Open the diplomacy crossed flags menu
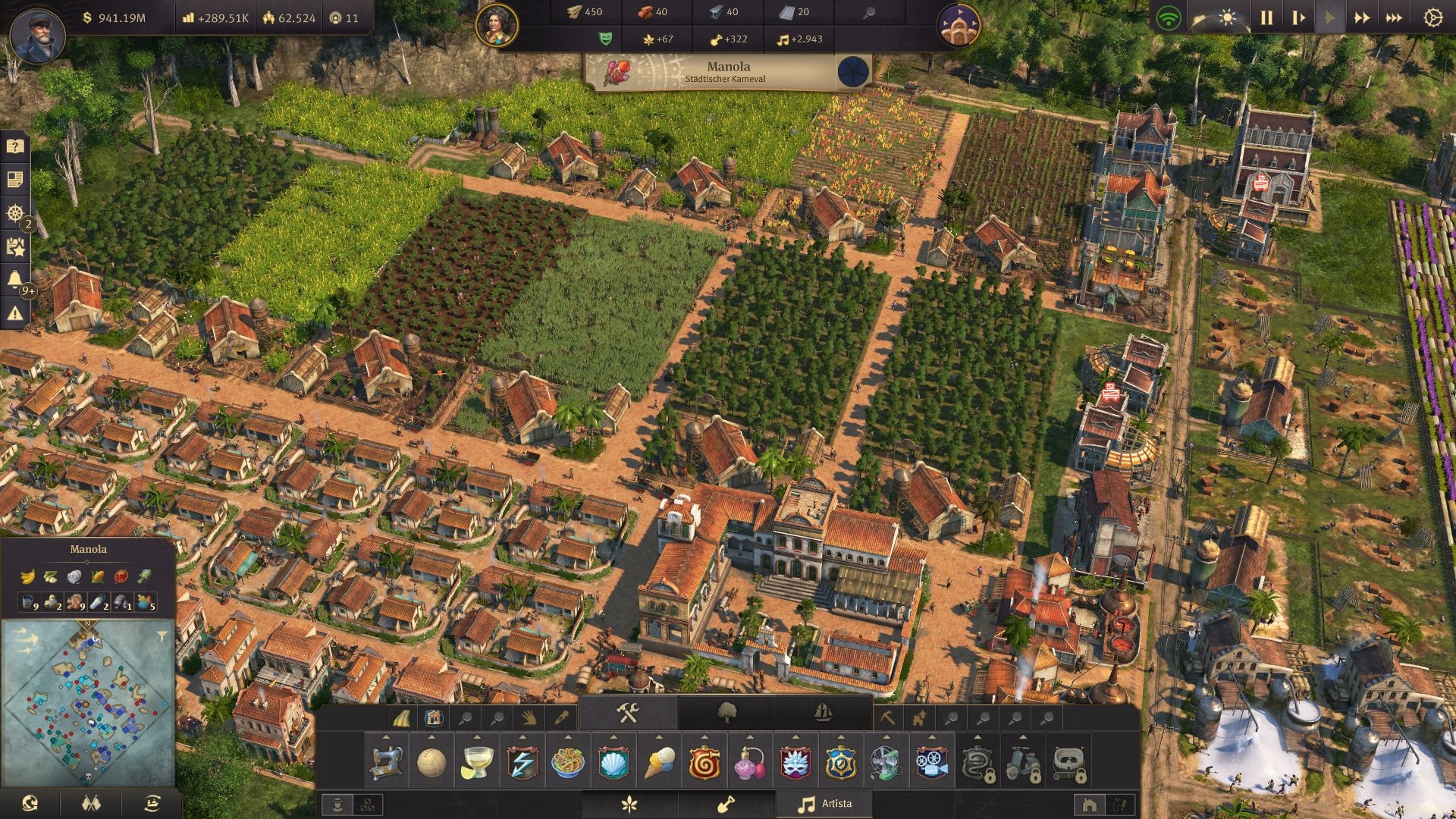The image size is (1456, 819). point(91,803)
